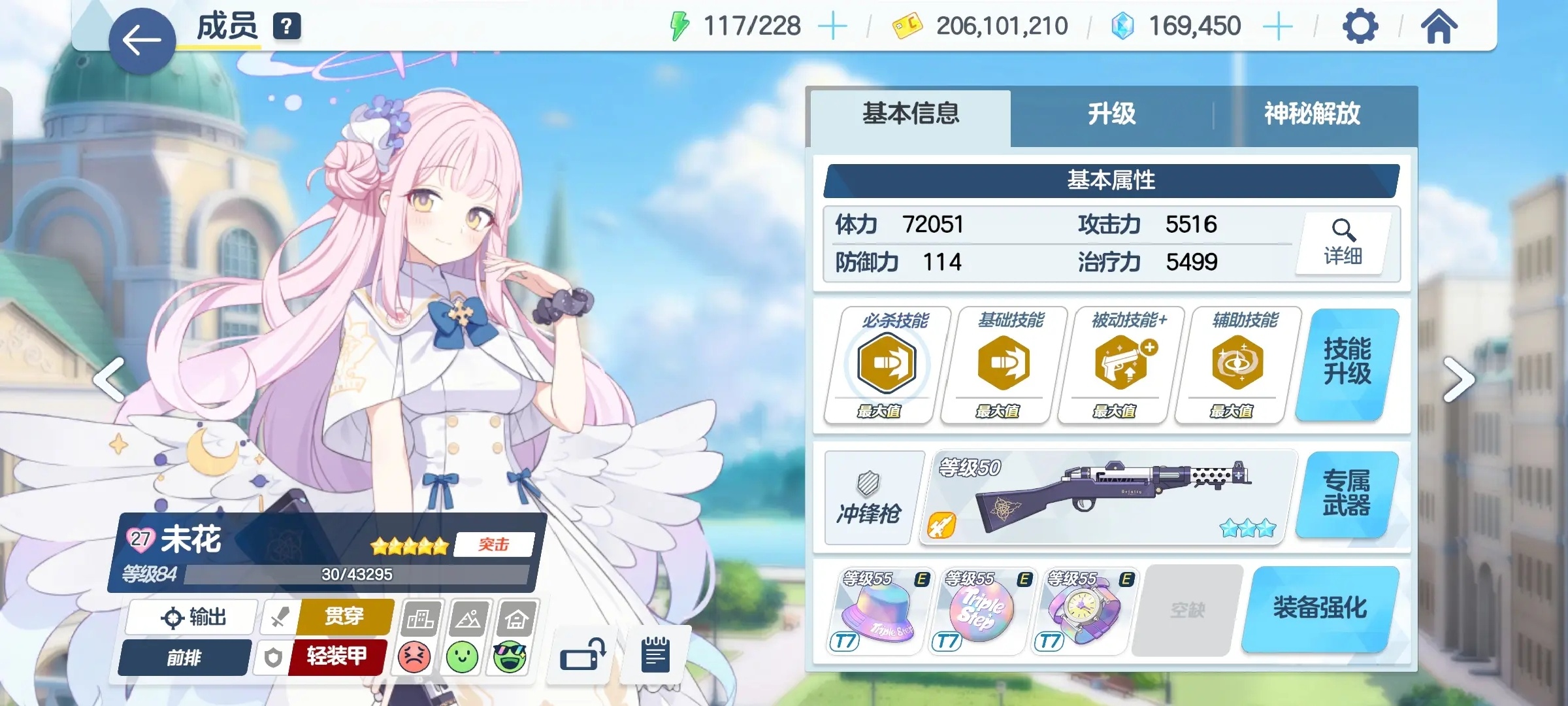Select the 被动技能+ pistol skill icon
The width and height of the screenshot is (1568, 706).
pyautogui.click(x=1120, y=363)
